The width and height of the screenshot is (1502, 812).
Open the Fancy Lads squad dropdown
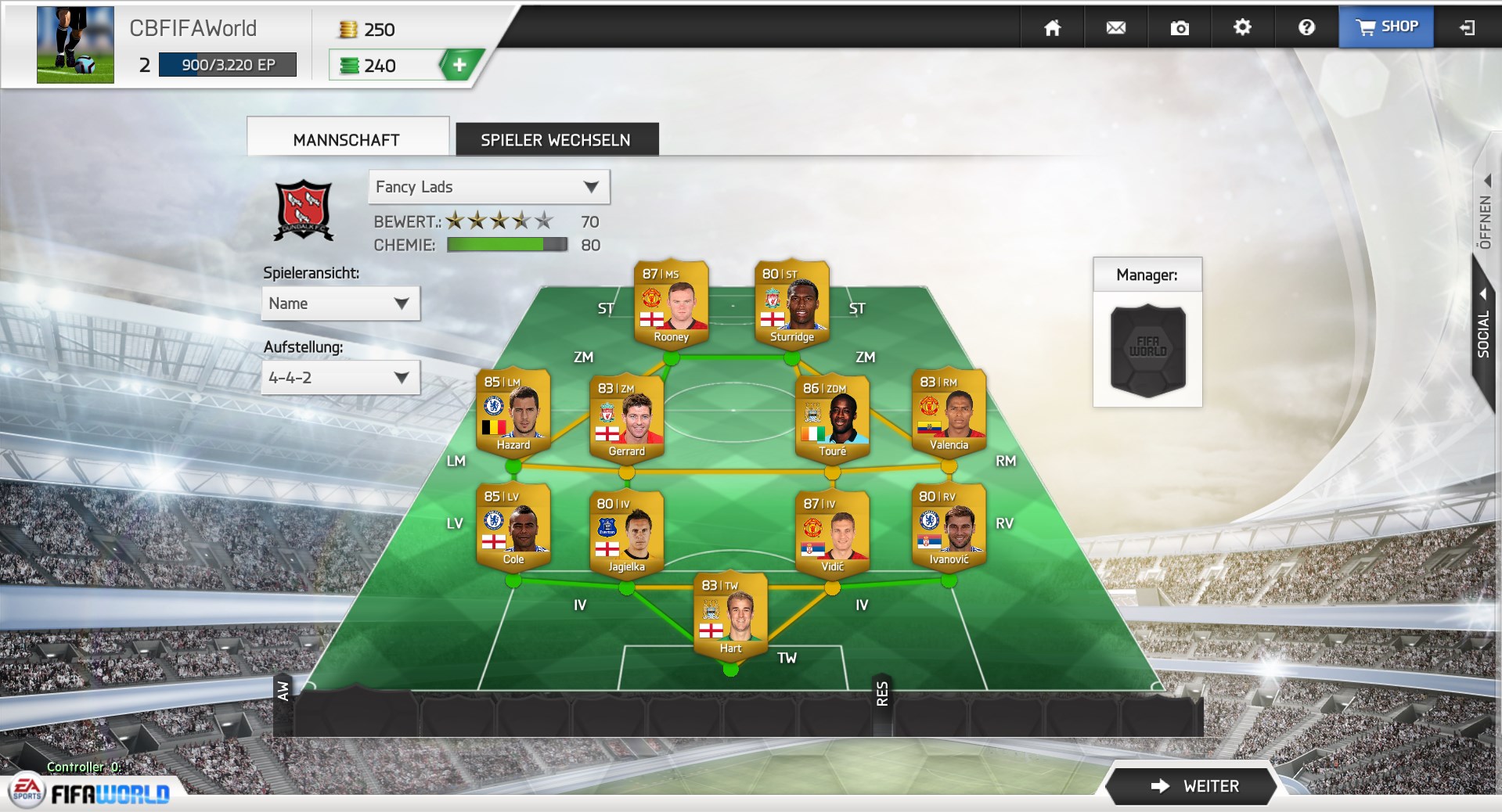point(488,187)
